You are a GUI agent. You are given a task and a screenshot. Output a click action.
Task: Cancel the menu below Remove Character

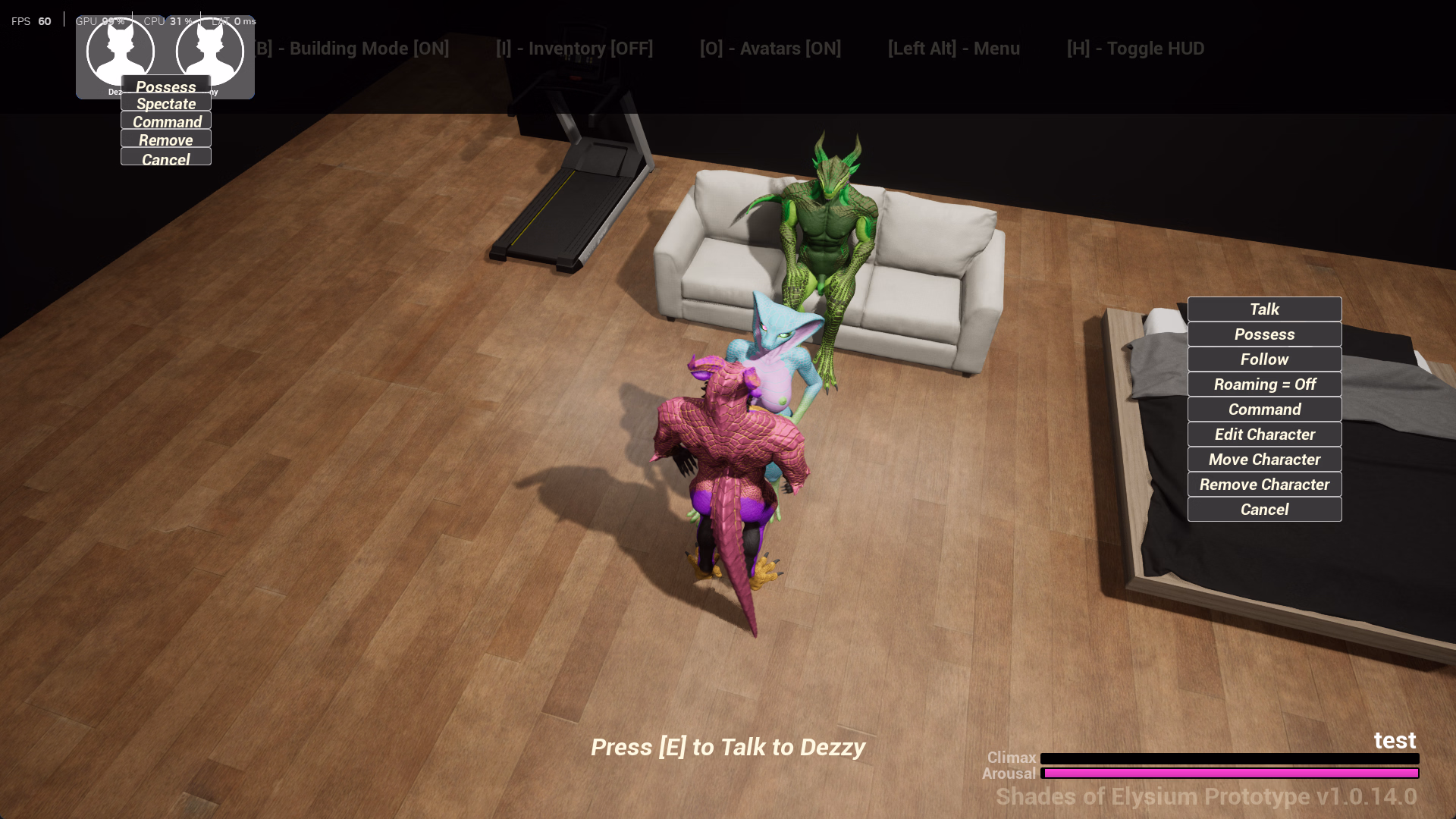tap(1264, 510)
